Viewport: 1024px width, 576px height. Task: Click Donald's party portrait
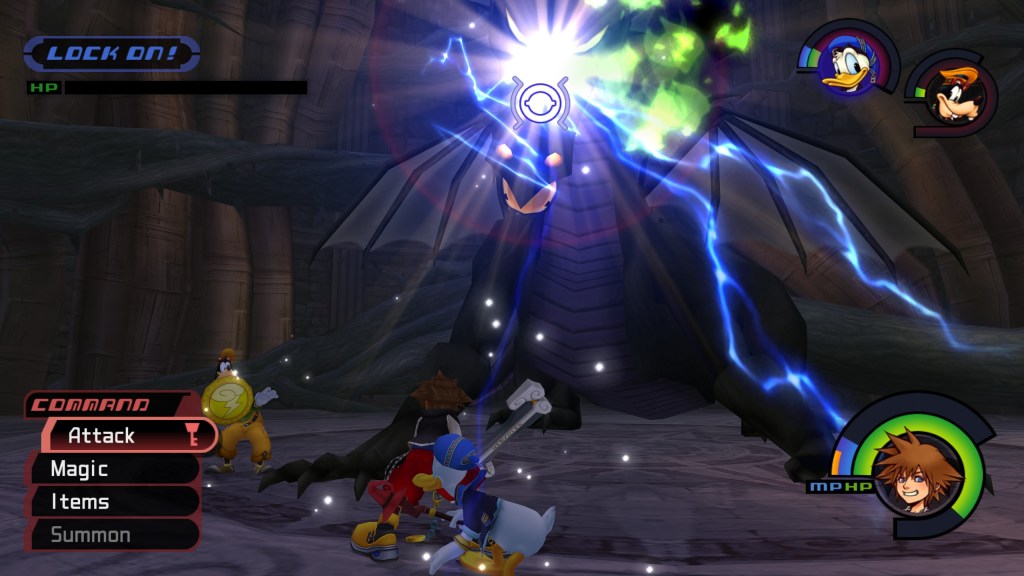point(848,67)
